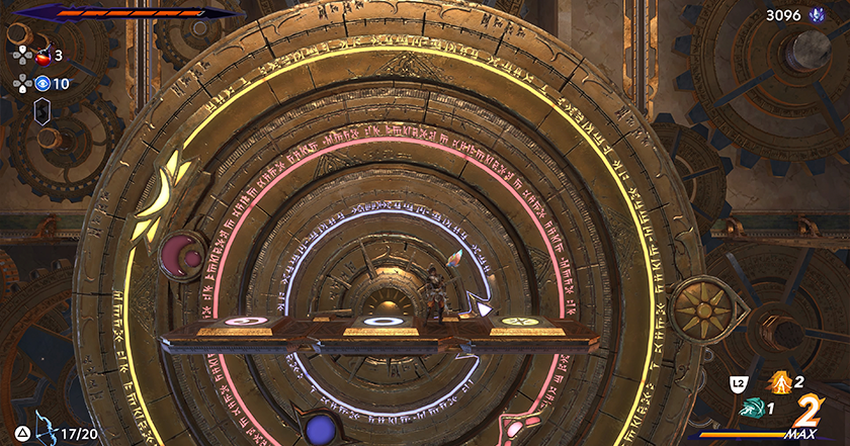Screen dimensions: 850x446
Task: Click the blue eye memory shard icon
Action: [43, 83]
